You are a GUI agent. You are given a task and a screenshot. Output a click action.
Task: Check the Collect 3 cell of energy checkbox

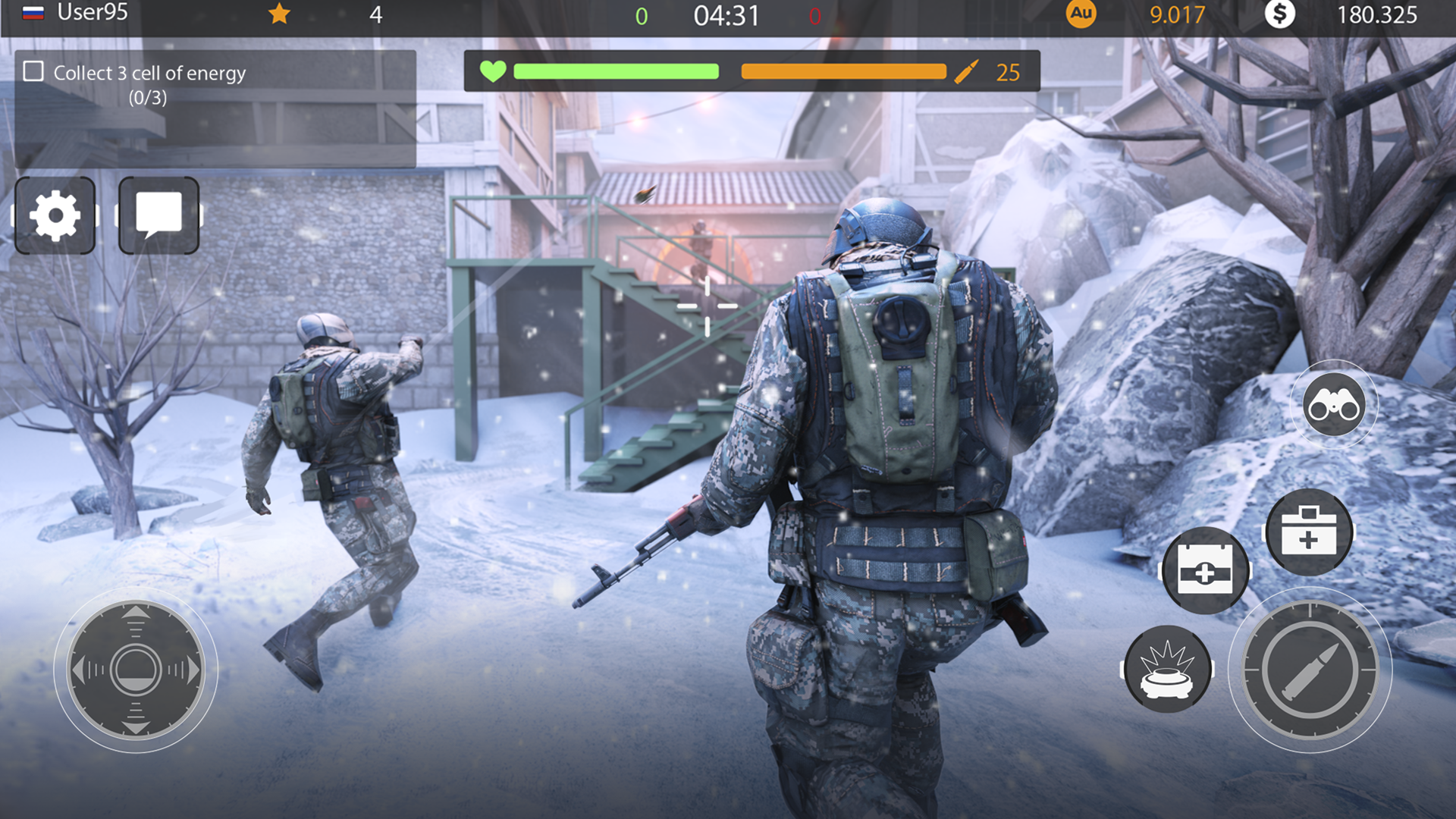(x=32, y=71)
